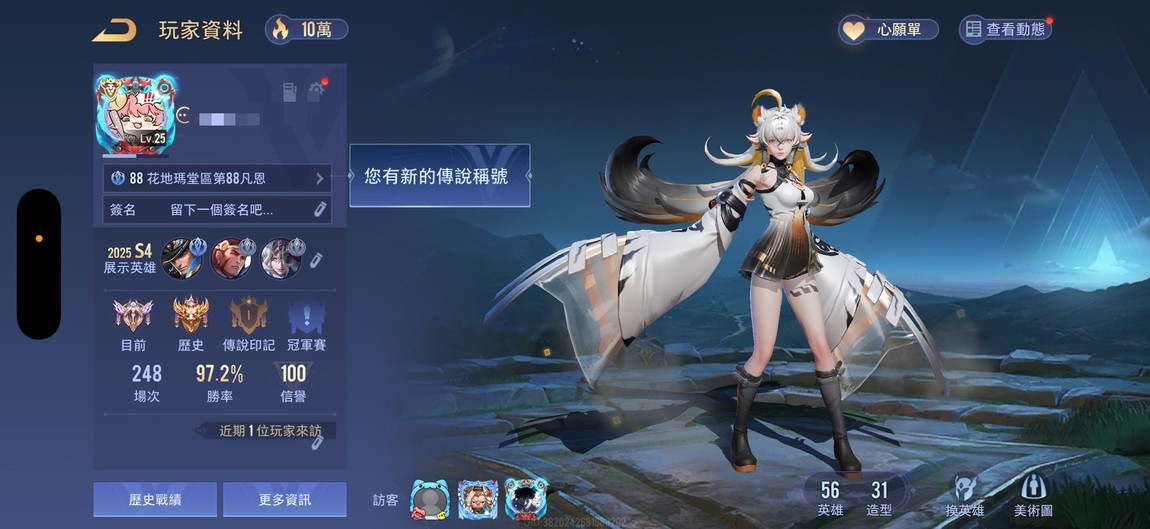Open the 花地瑪堂區第88凡恩 title row
1150x529 pixels.
pyautogui.click(x=217, y=179)
